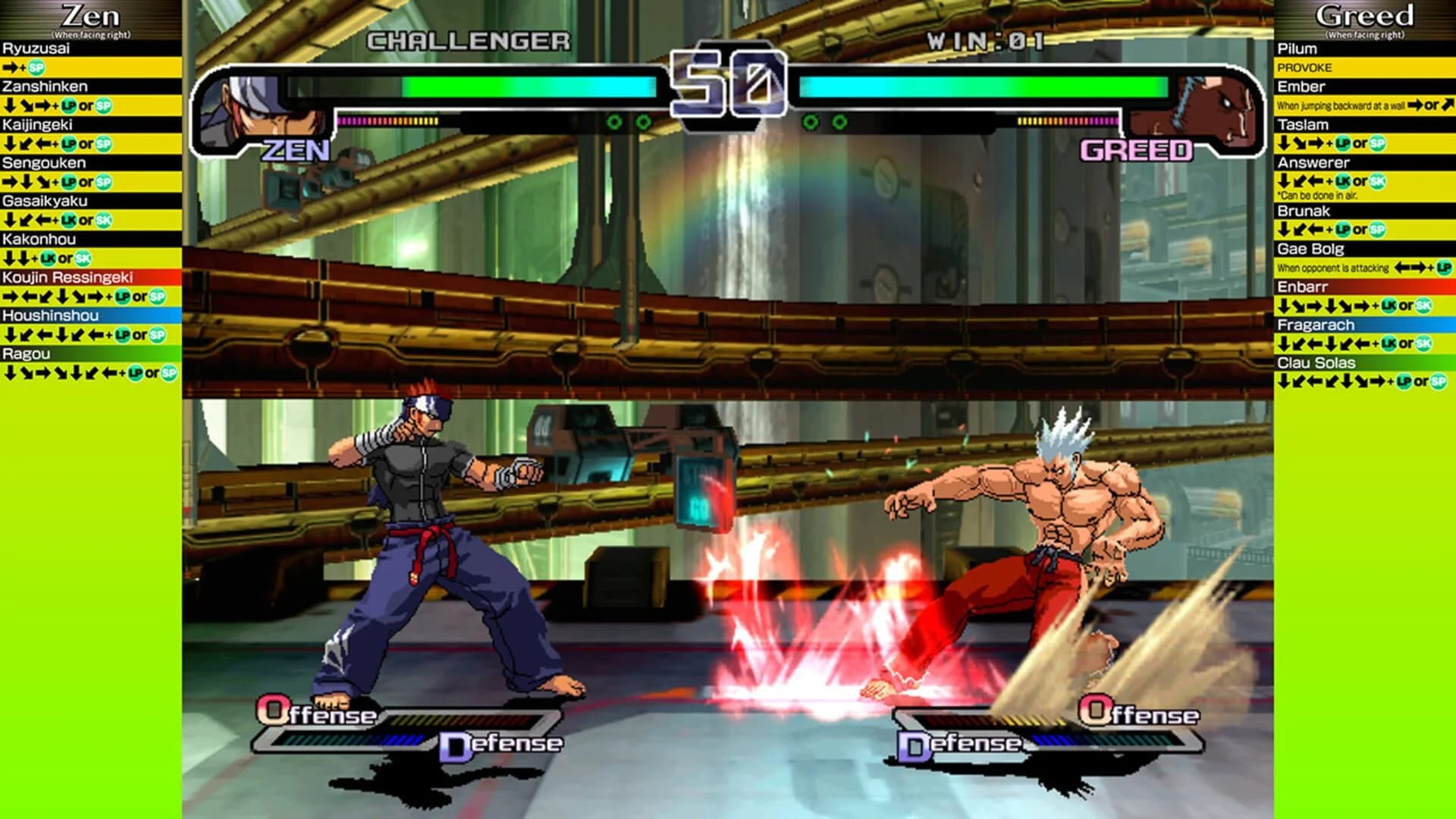Click the SK icon beside Kakonhou's command

(x=82, y=257)
